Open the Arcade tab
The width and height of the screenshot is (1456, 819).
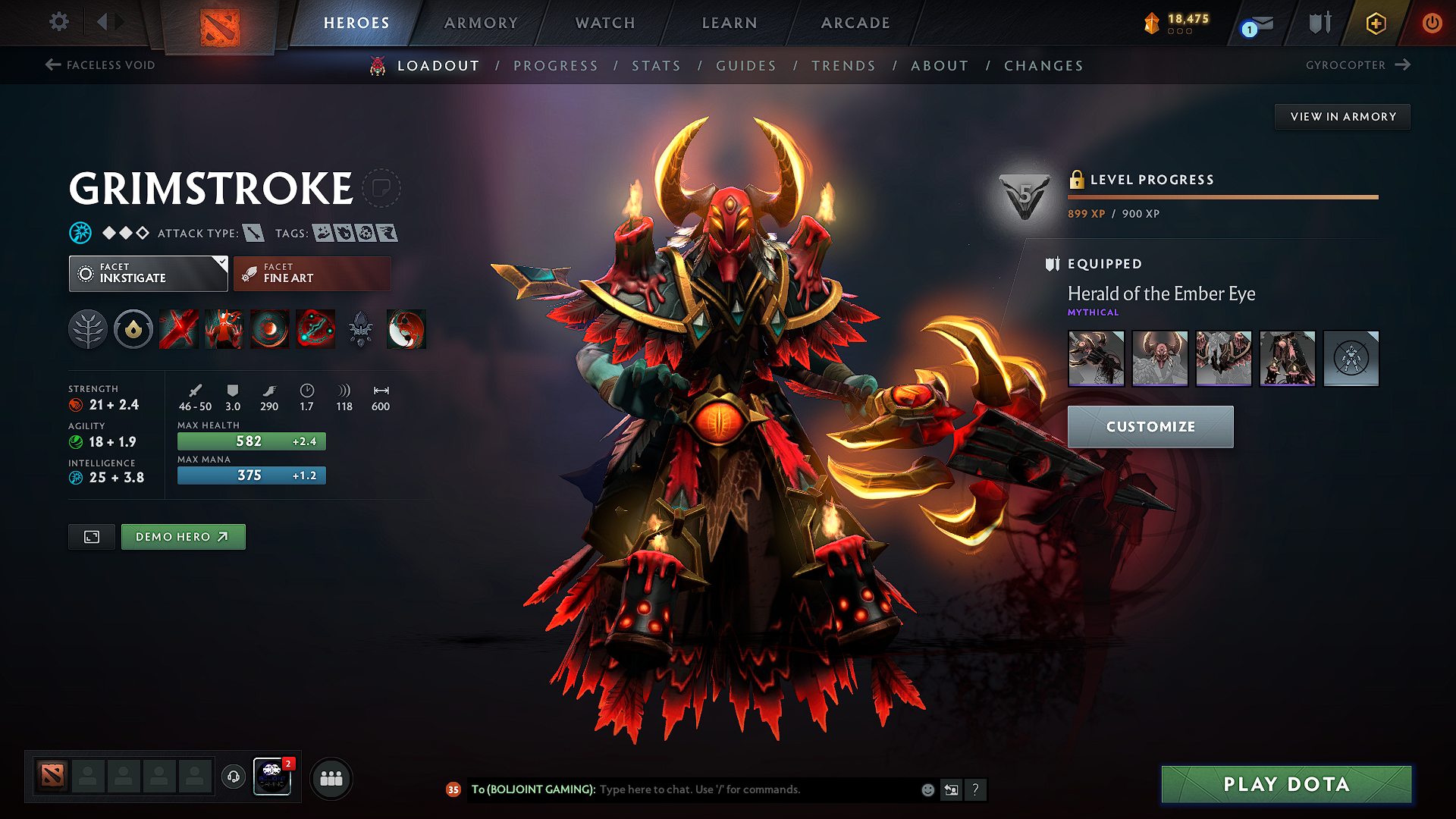tap(855, 23)
